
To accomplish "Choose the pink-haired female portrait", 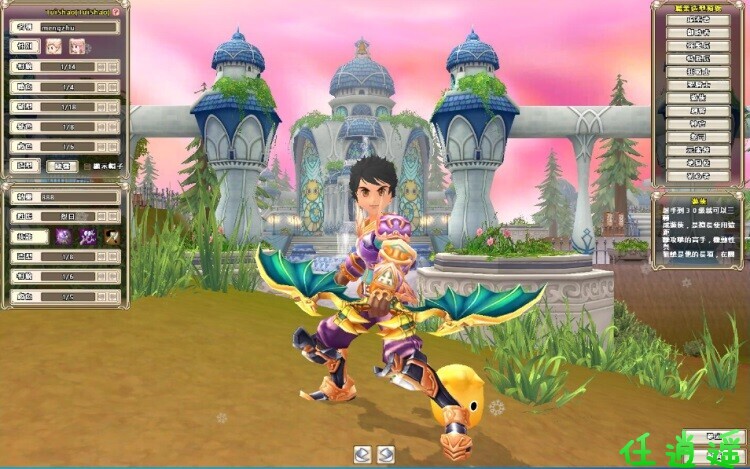I will coord(75,47).
